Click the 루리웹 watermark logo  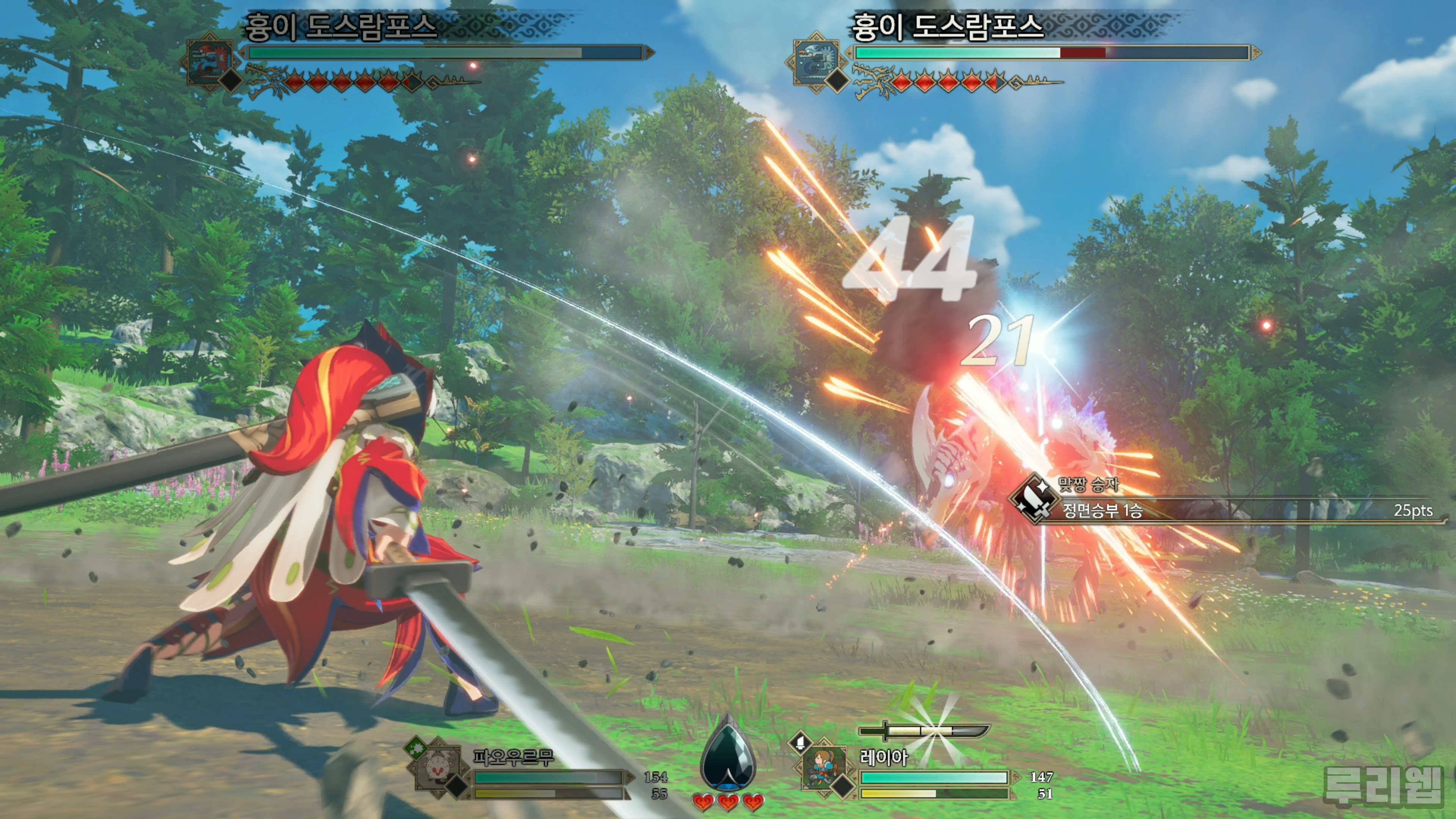point(1384,785)
